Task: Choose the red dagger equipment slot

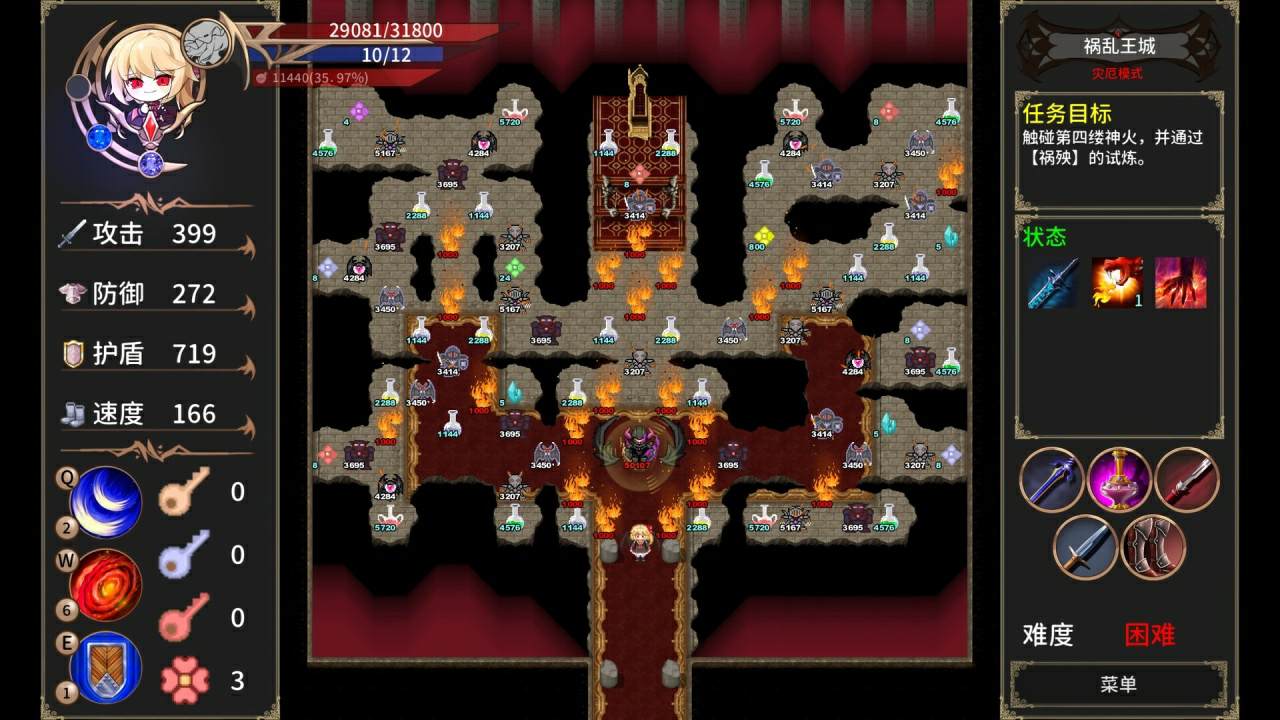Action: (x=1187, y=481)
